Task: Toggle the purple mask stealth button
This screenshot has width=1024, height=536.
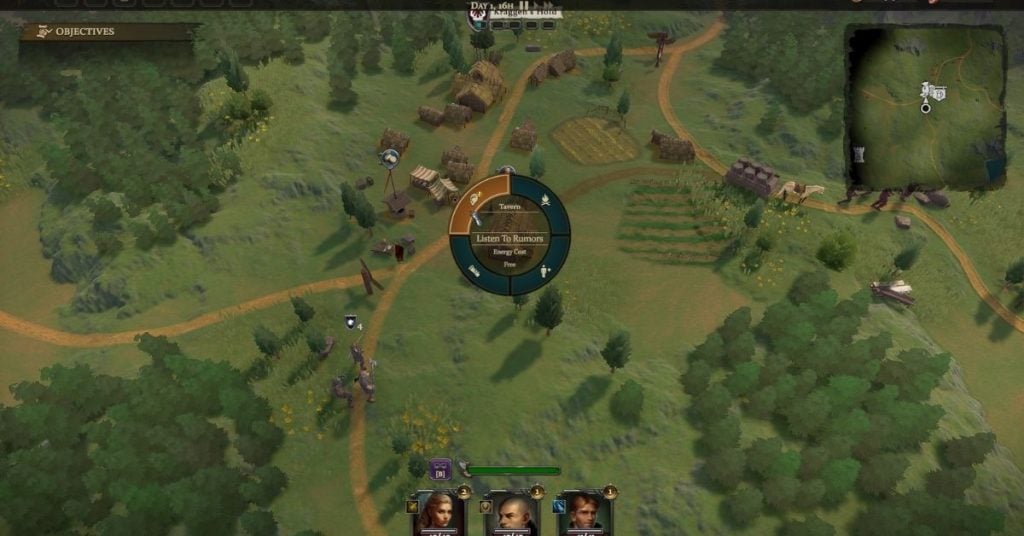Action: [440, 469]
